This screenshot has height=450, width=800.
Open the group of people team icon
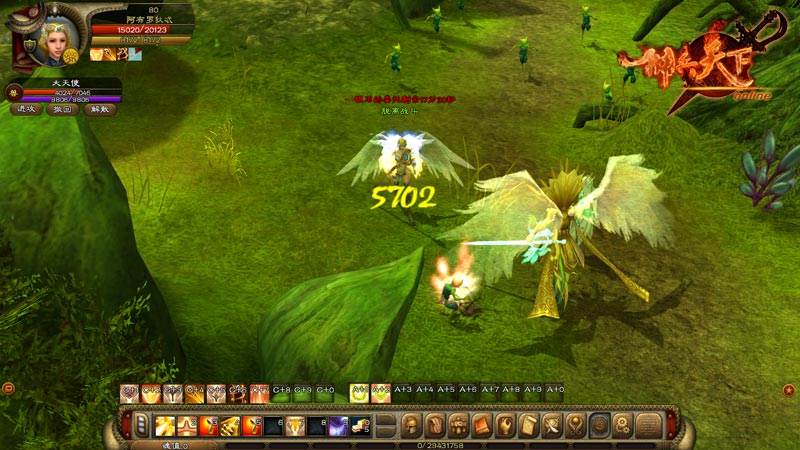(x=458, y=426)
